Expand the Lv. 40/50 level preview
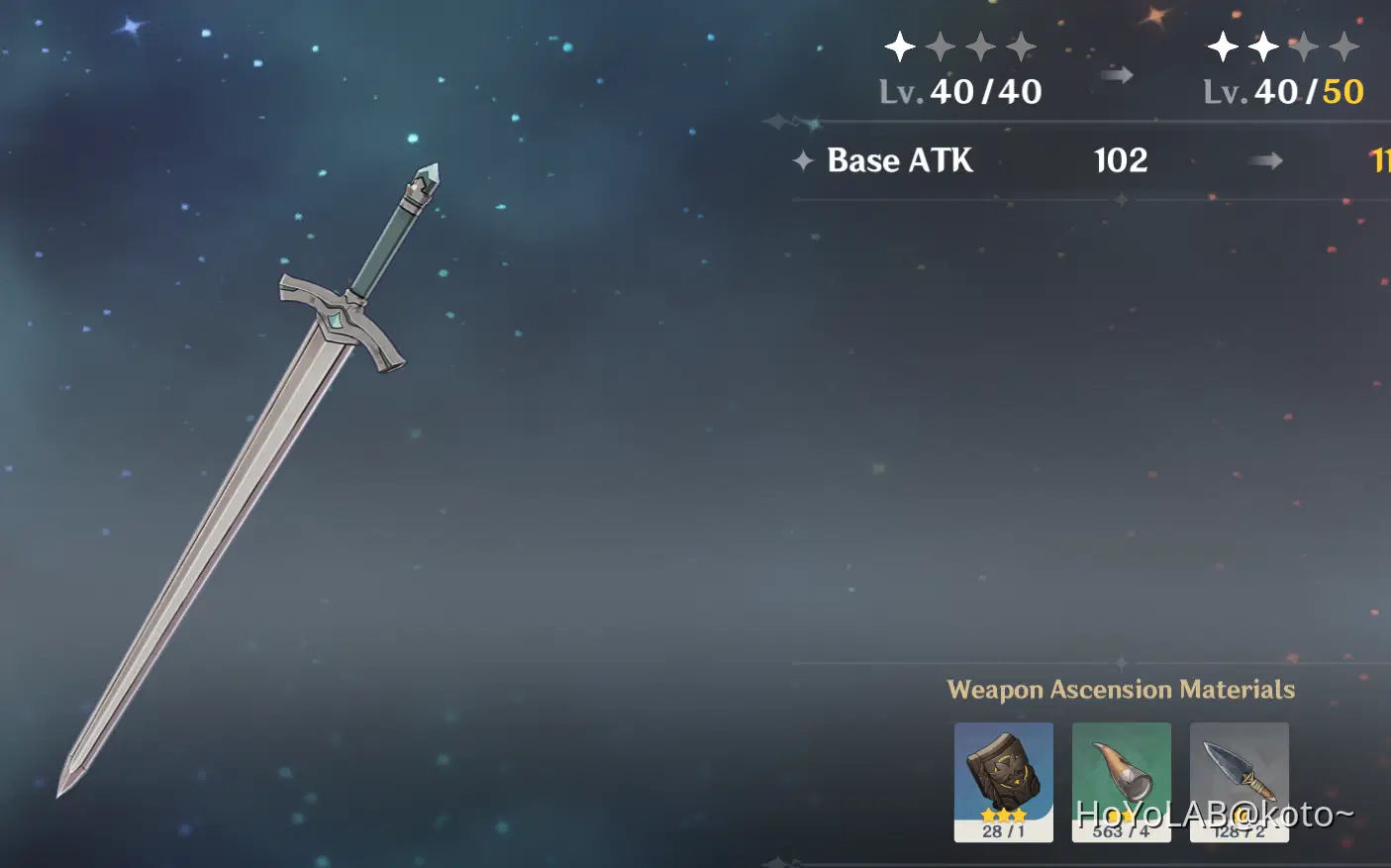Image resolution: width=1391 pixels, height=868 pixels. [x=1282, y=91]
